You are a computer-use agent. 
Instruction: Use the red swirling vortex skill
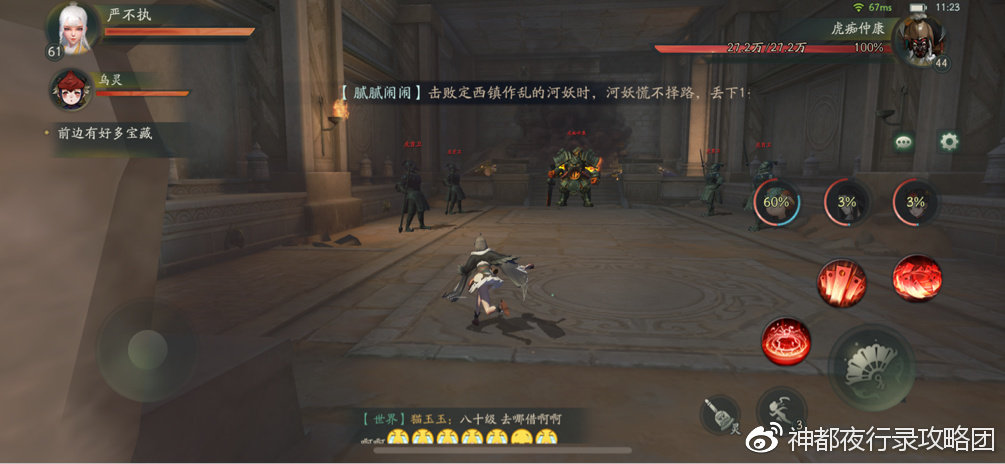tap(916, 277)
